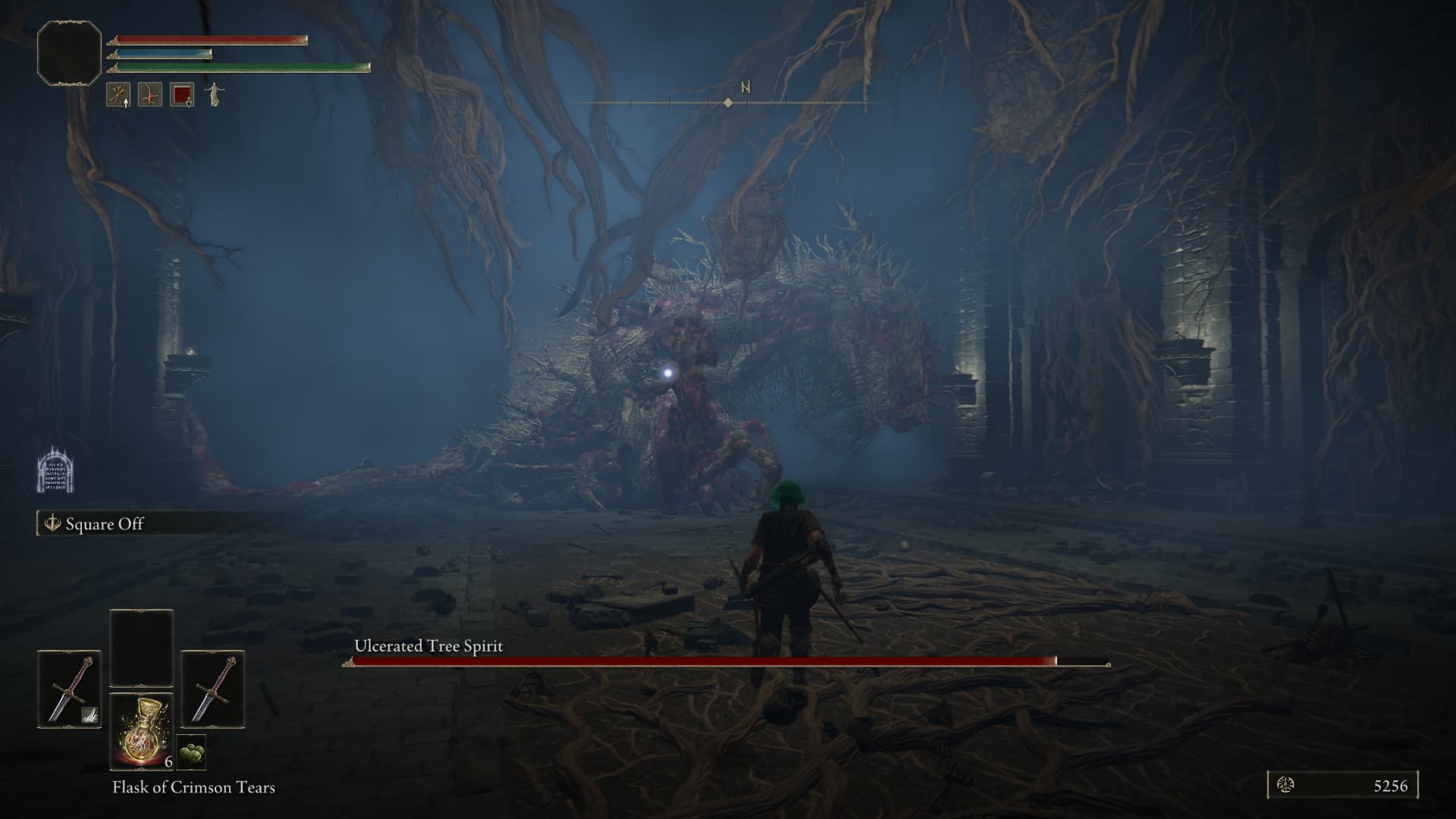
Task: Activate the Square Off skill label
Action: click(104, 524)
